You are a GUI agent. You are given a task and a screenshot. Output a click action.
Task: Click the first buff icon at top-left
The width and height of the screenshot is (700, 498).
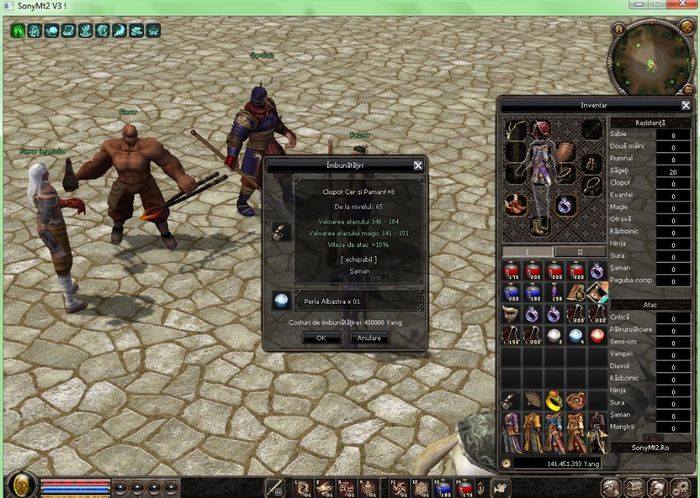click(x=18, y=31)
